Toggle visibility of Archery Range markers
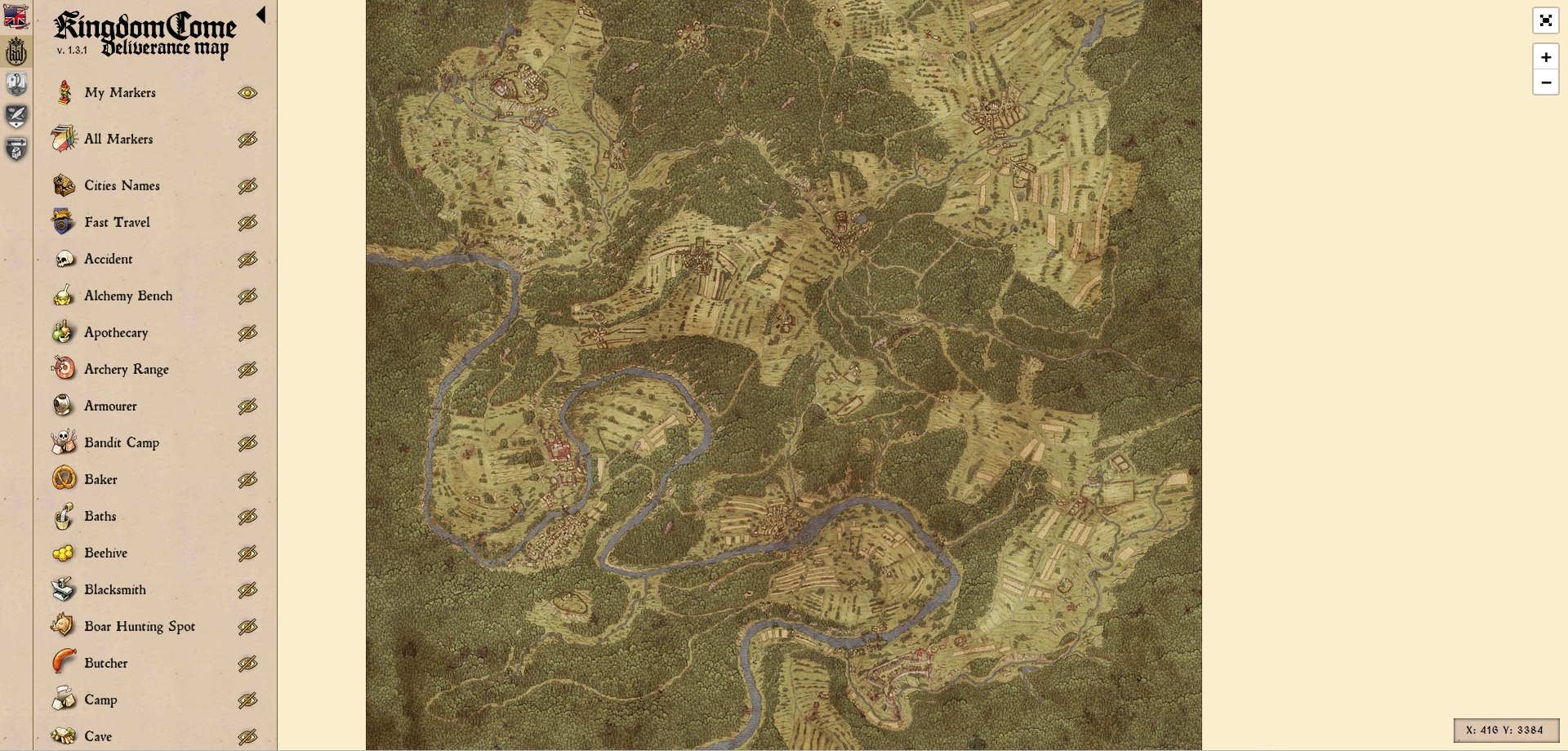Image resolution: width=1568 pixels, height=751 pixels. pos(247,369)
